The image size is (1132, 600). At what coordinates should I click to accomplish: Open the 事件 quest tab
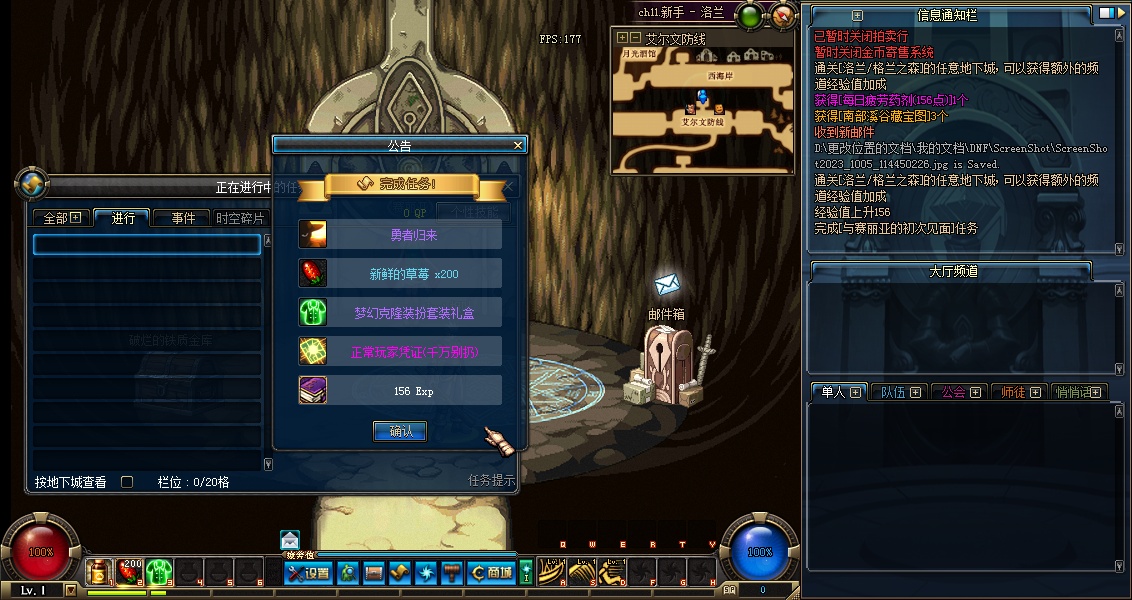click(x=180, y=218)
